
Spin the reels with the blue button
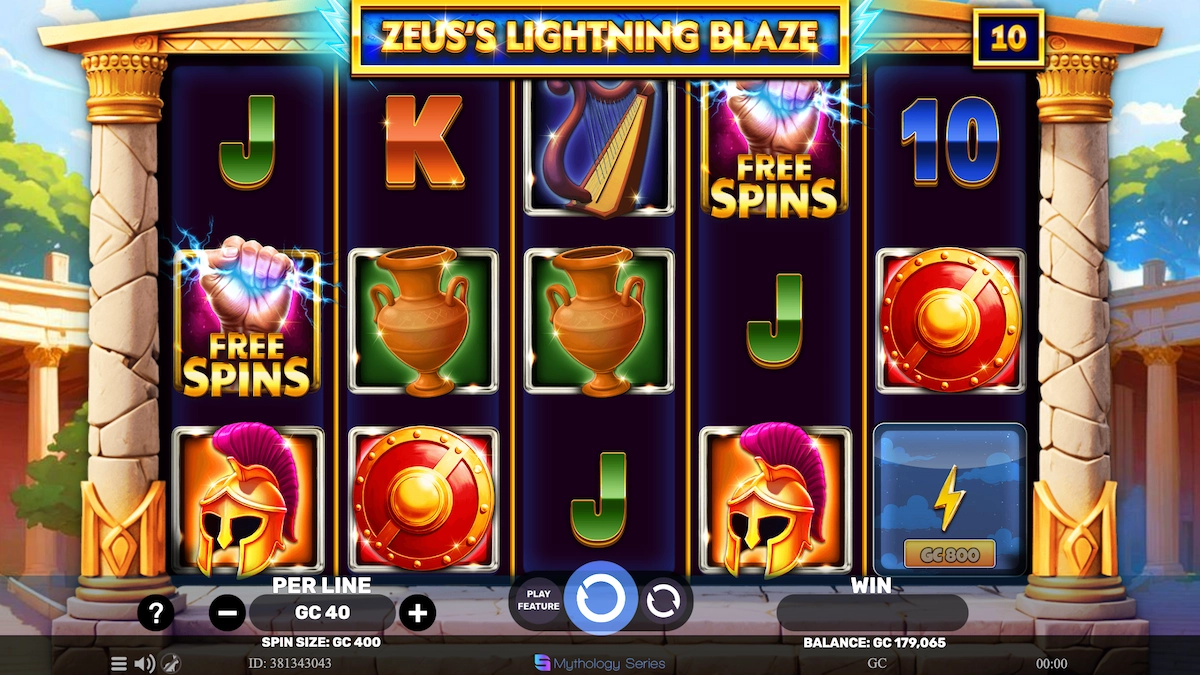tap(601, 600)
